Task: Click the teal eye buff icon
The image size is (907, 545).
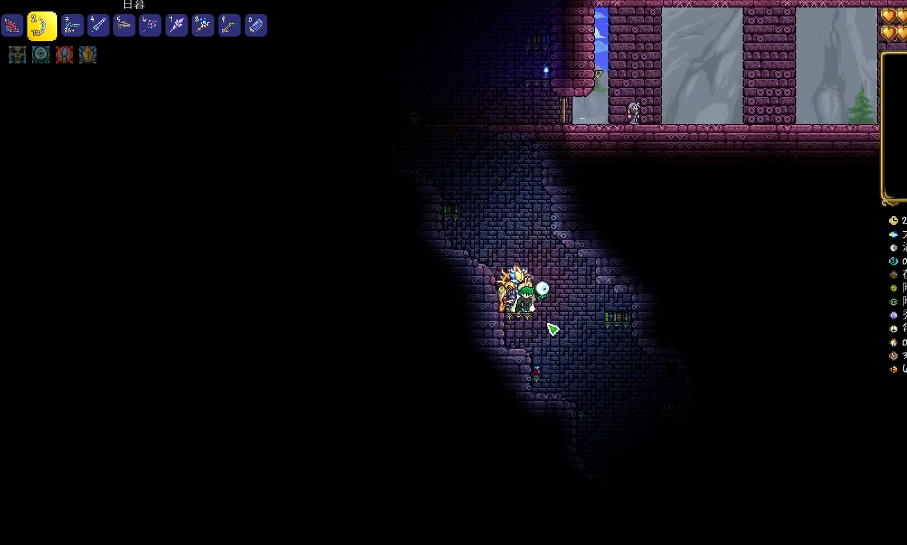Action: coord(41,55)
